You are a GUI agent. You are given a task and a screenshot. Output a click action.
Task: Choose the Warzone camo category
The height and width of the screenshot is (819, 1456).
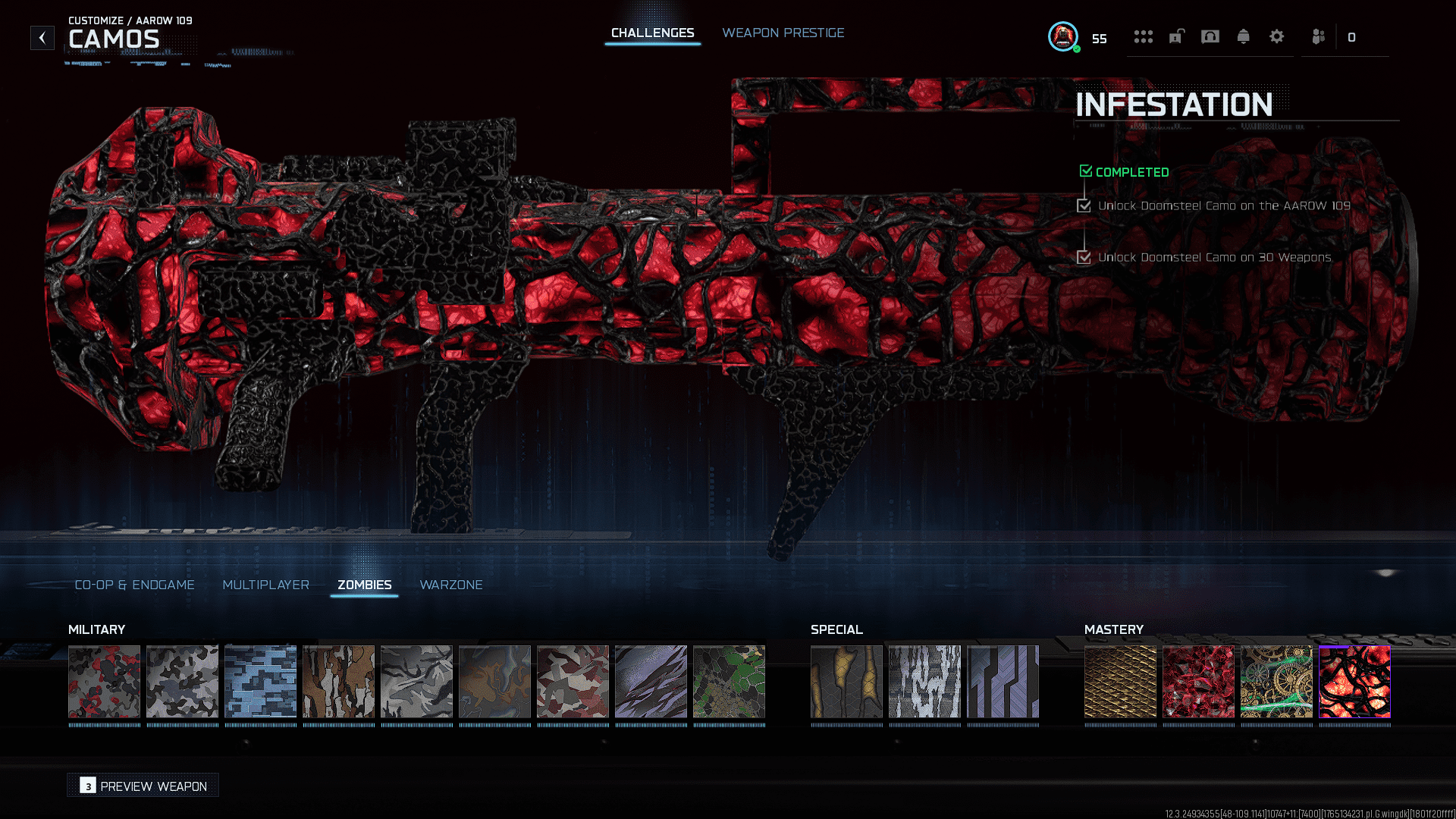tap(450, 585)
